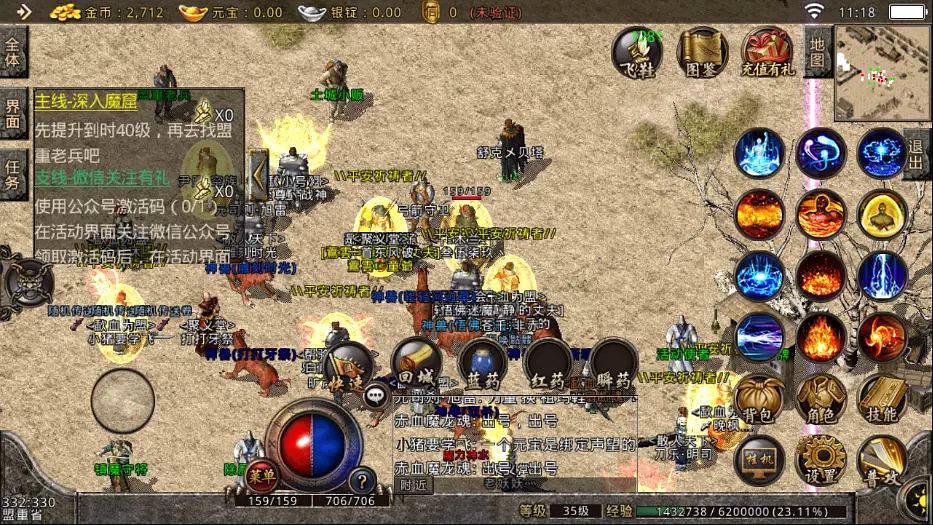Image resolution: width=933 pixels, height=525 pixels.
Task: Select the 红药 red potion slot
Action: (x=548, y=365)
